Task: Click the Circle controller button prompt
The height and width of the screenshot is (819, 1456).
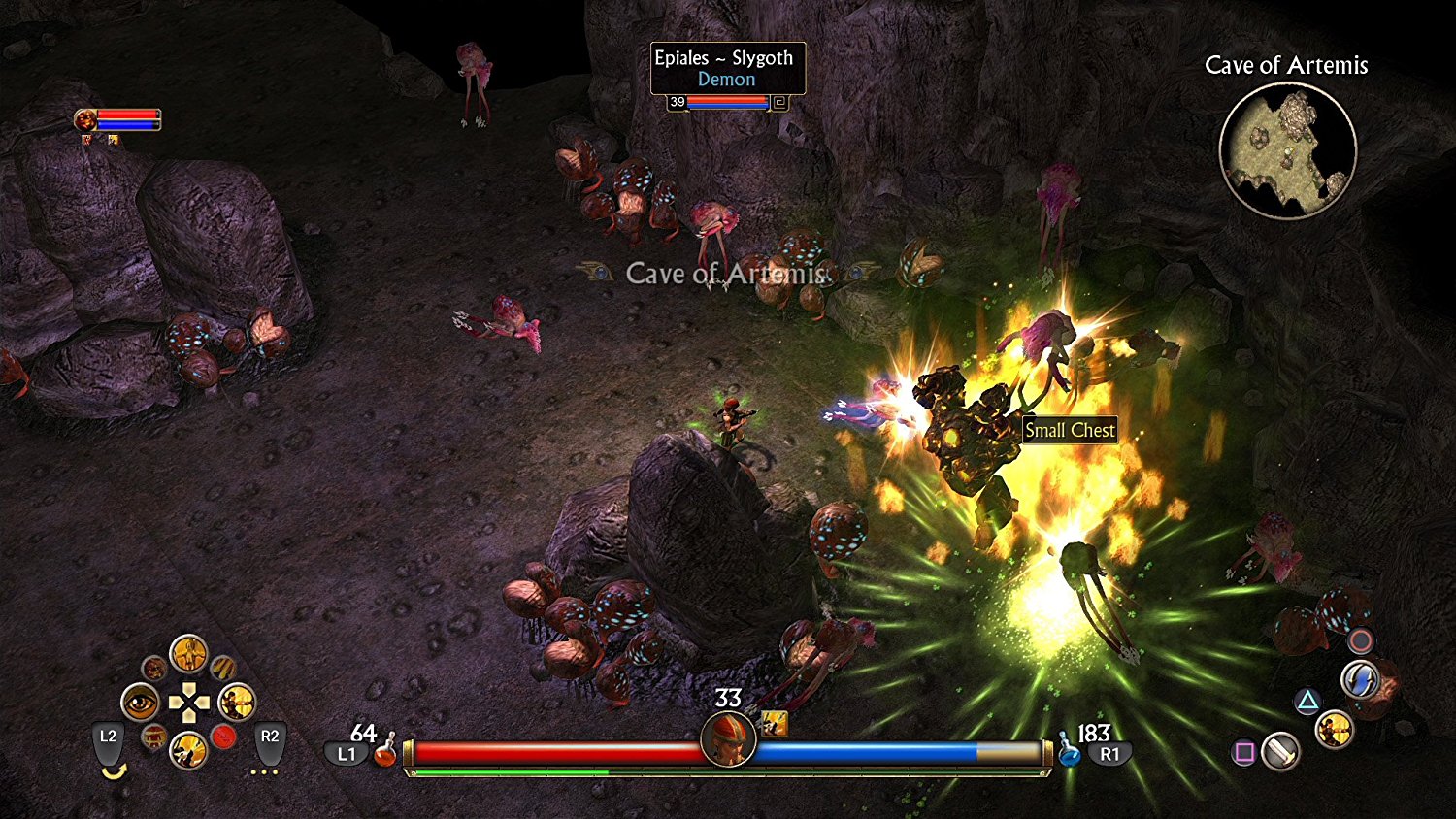Action: pyautogui.click(x=1362, y=640)
